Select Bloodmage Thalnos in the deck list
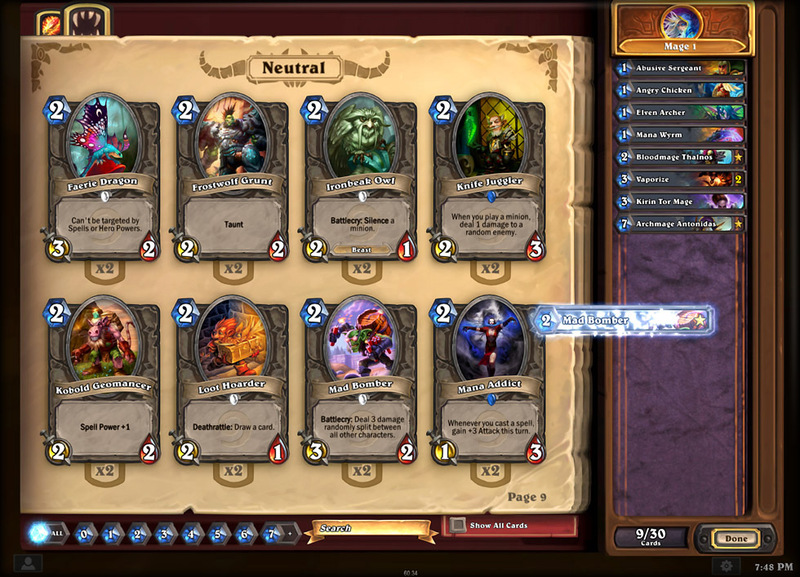800x577 pixels. click(x=681, y=157)
